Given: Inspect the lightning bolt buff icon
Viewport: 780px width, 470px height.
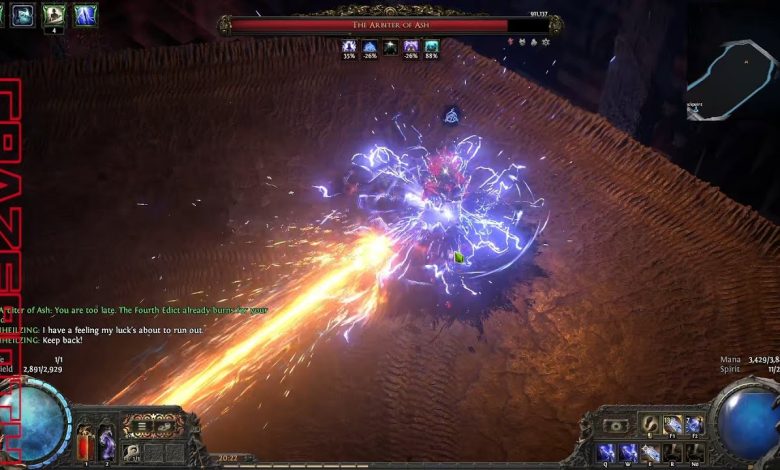Looking at the screenshot, I should [85, 15].
